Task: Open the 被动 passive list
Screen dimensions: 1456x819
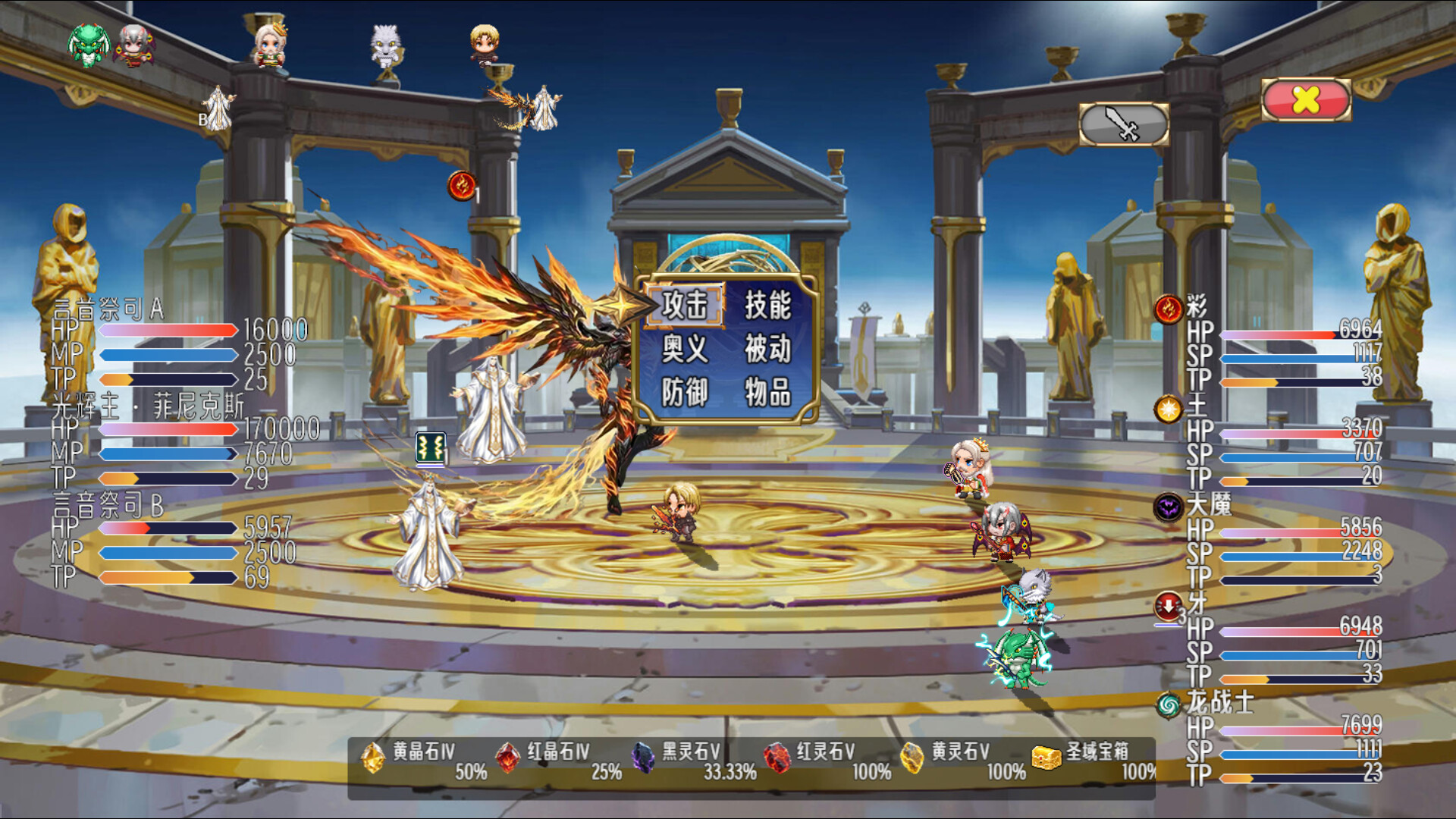Action: (x=767, y=350)
